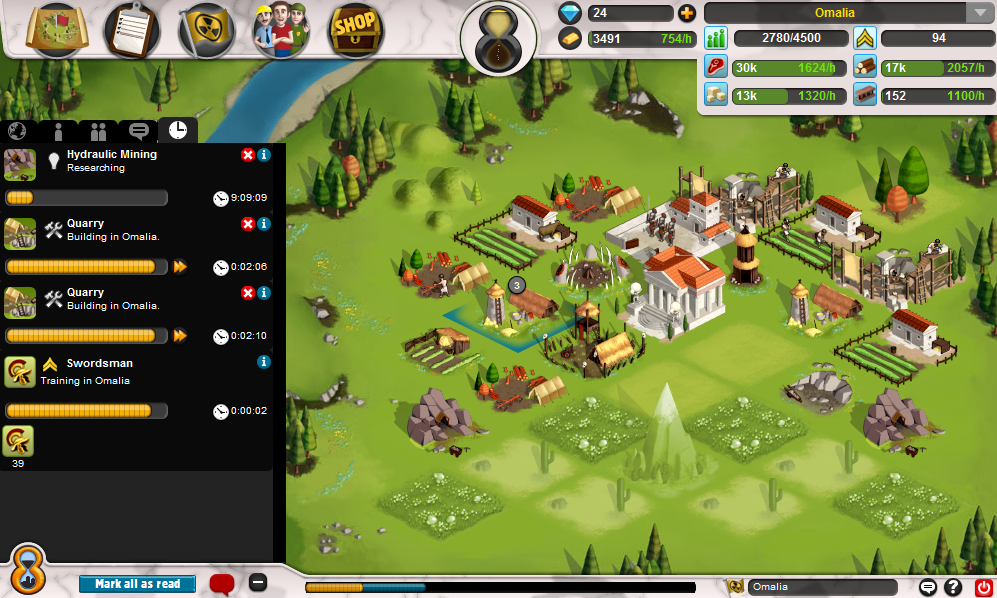This screenshot has width=997, height=598.
Task: Open the red speech bubble messages
Action: 222,583
